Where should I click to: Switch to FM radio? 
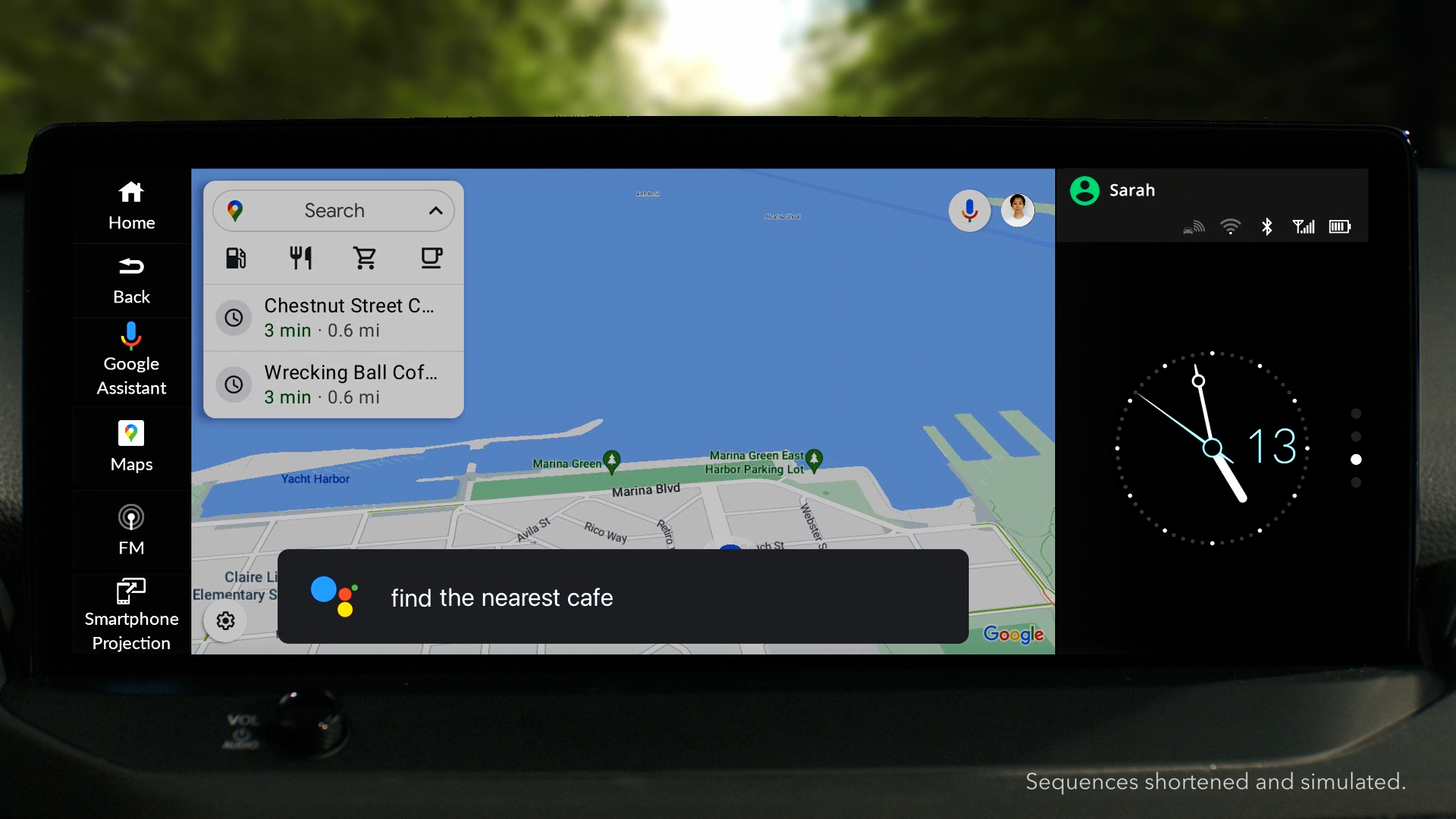[130, 529]
